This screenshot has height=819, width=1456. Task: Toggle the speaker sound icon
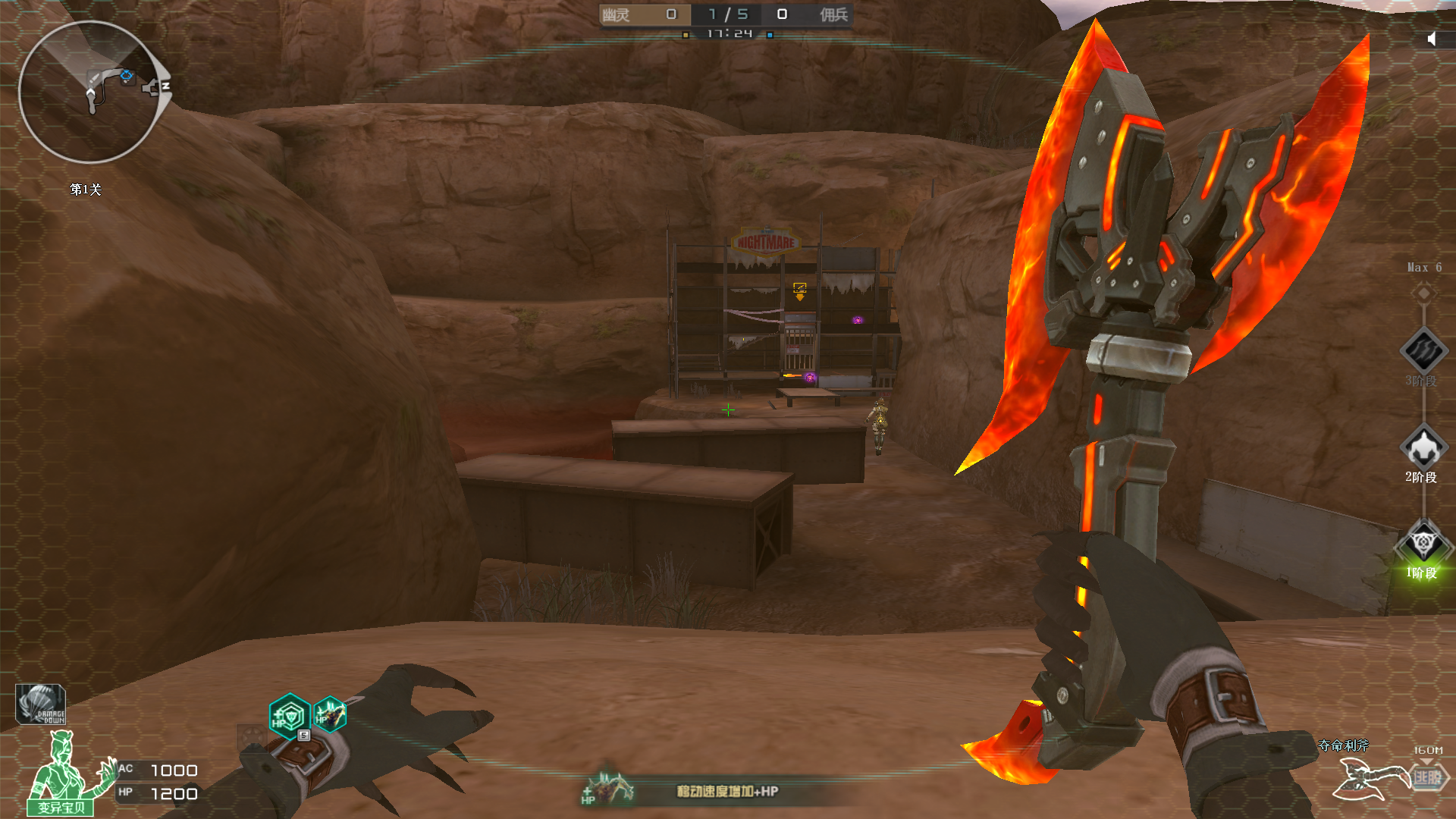click(1431, 39)
